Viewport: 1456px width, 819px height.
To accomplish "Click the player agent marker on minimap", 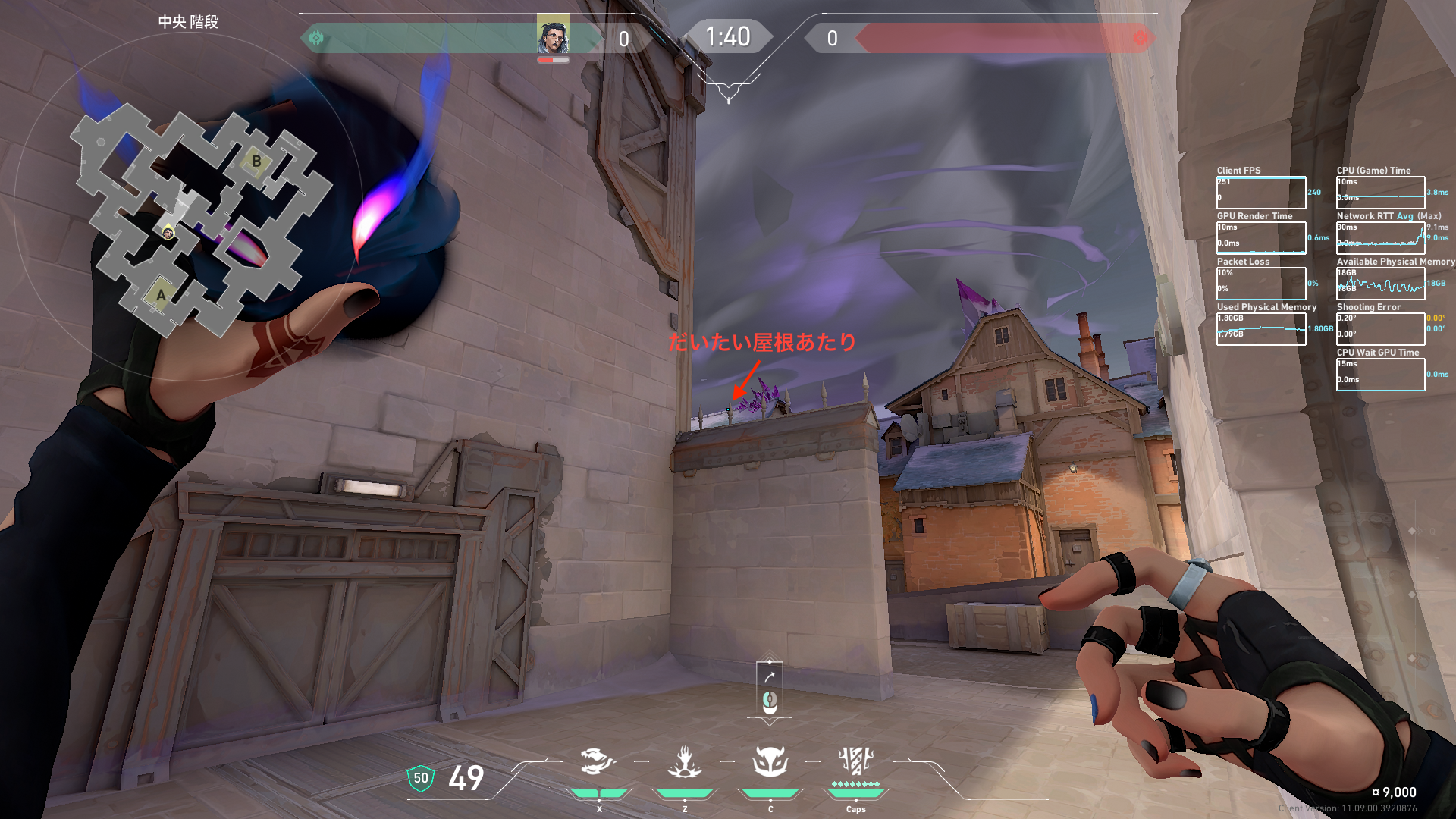I will [168, 233].
